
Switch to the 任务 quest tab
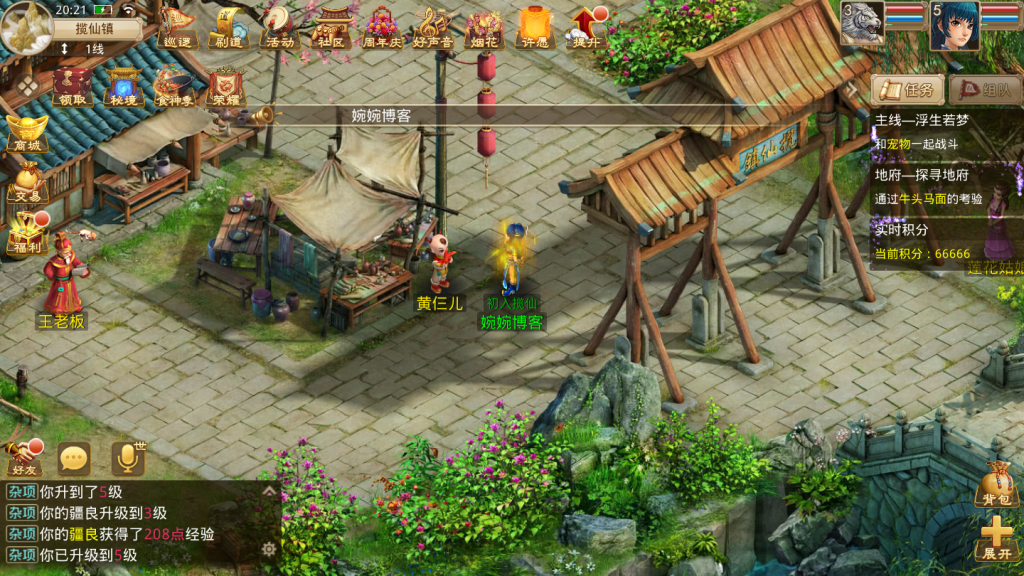click(x=908, y=90)
